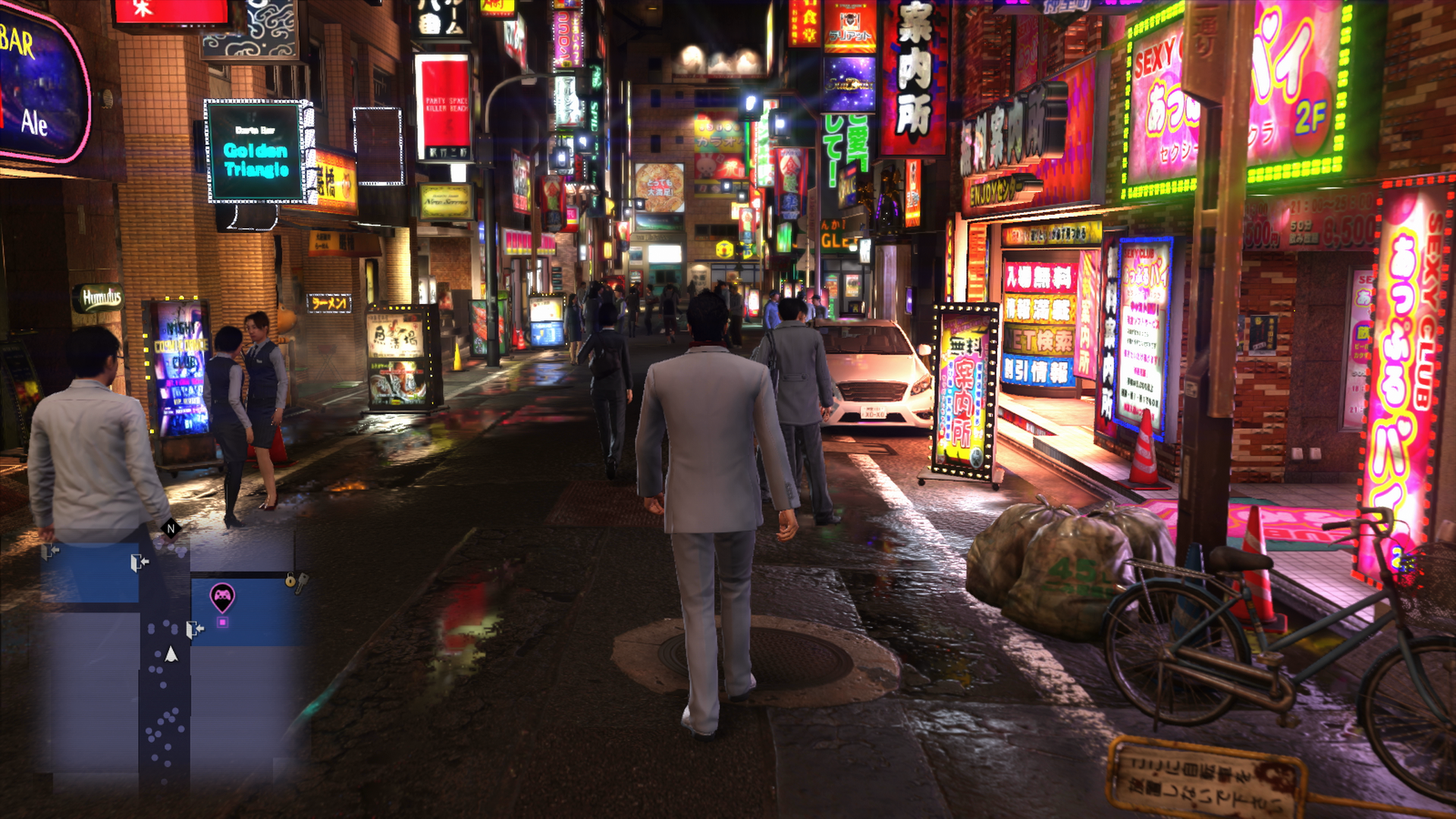Select the pink gamepad marker on the minimap

[223, 597]
